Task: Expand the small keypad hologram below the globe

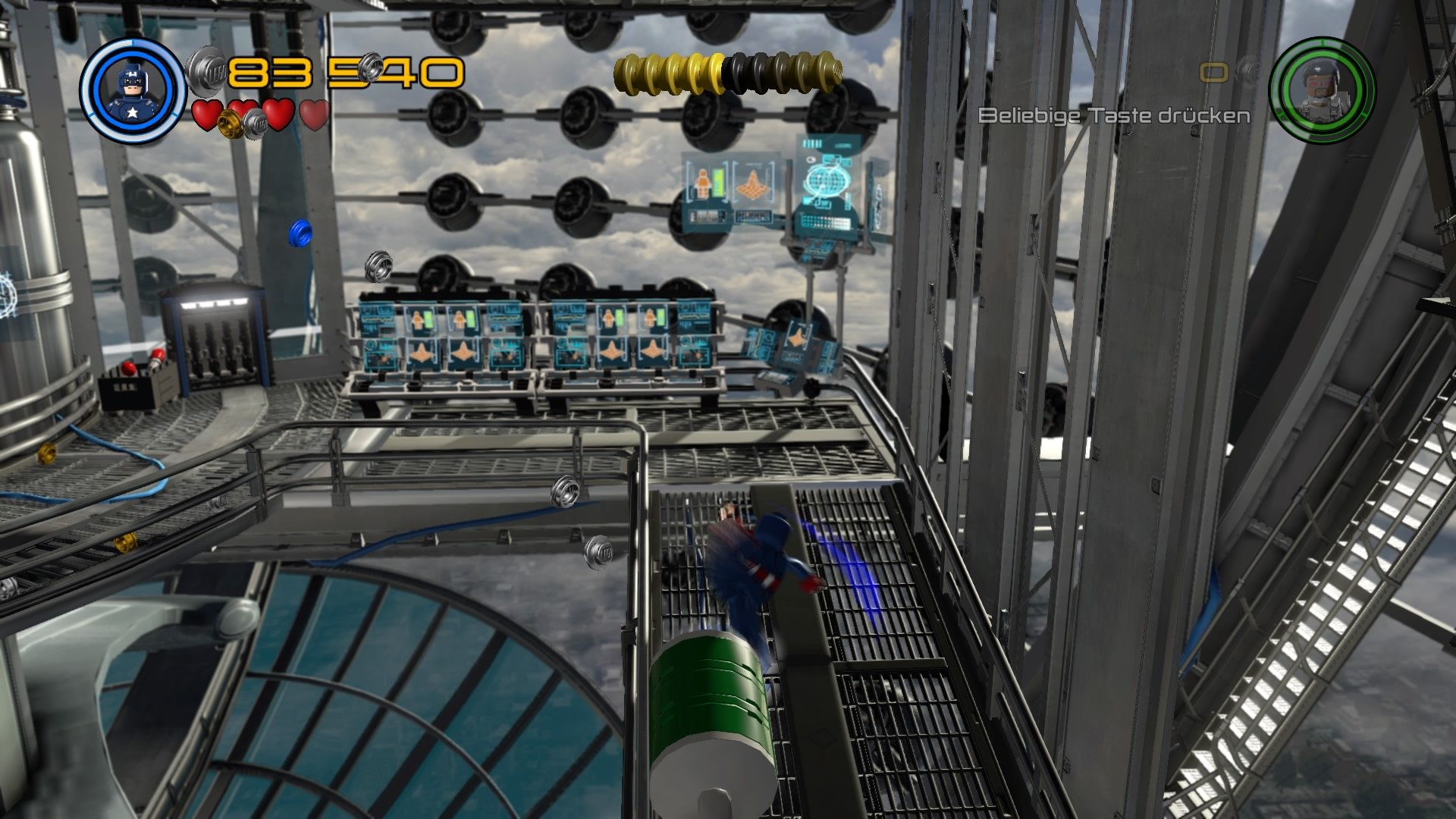Action: pos(825,220)
